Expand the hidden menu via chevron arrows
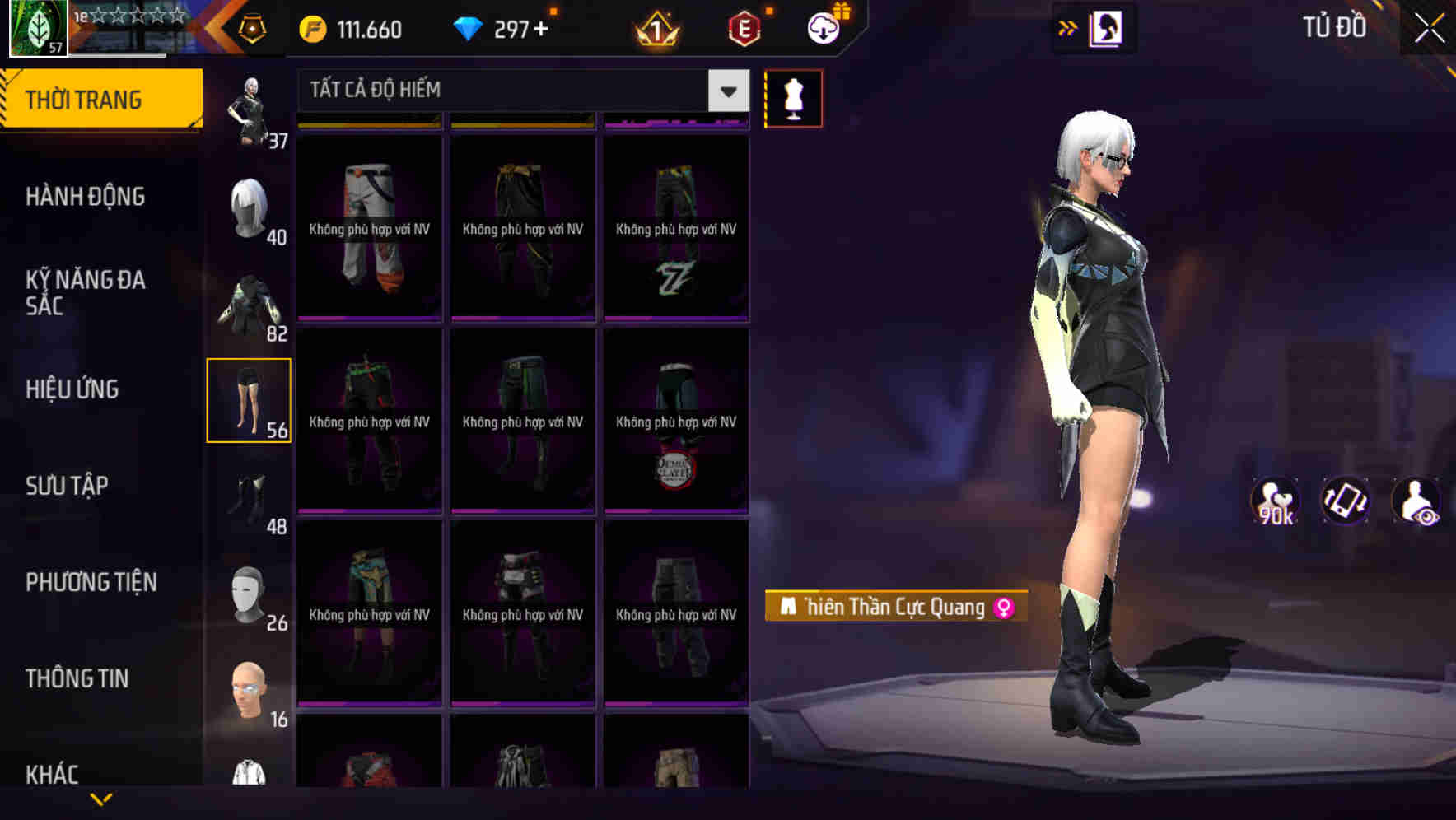The height and width of the screenshot is (820, 1456). point(1066,27)
